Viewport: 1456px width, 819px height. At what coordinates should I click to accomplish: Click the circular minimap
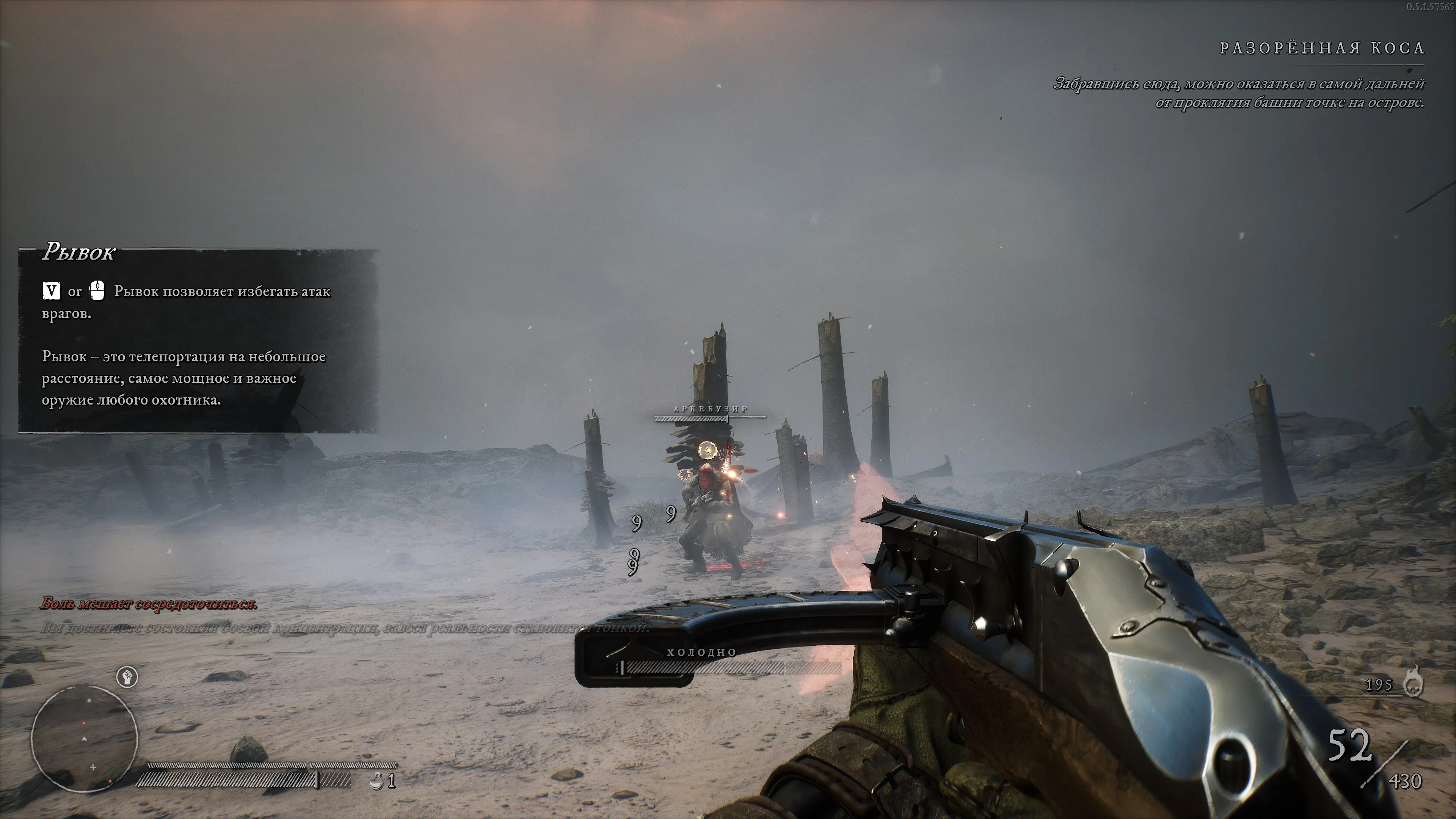click(85, 737)
